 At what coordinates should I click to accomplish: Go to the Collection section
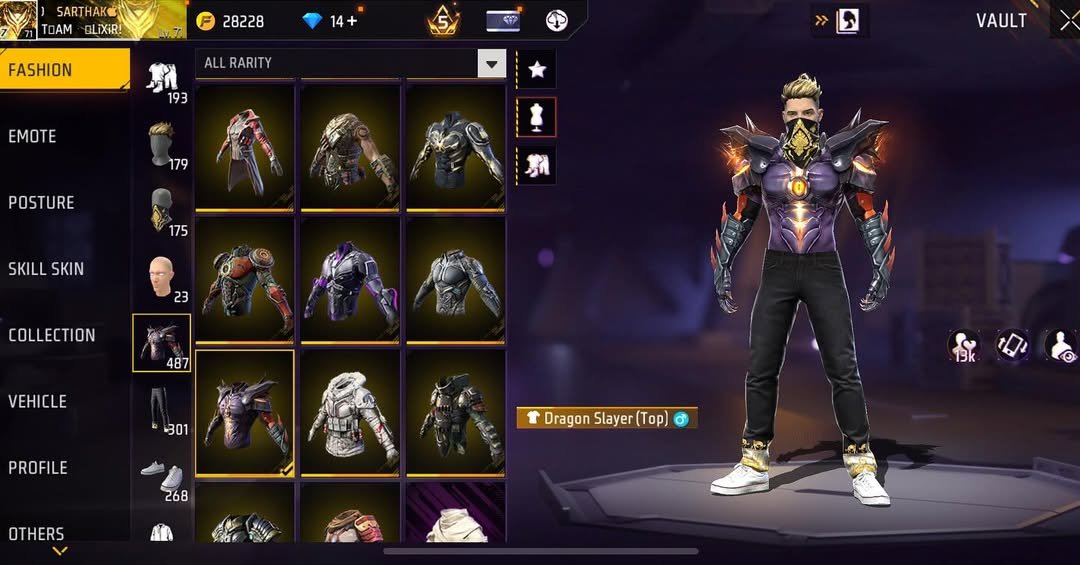point(52,335)
